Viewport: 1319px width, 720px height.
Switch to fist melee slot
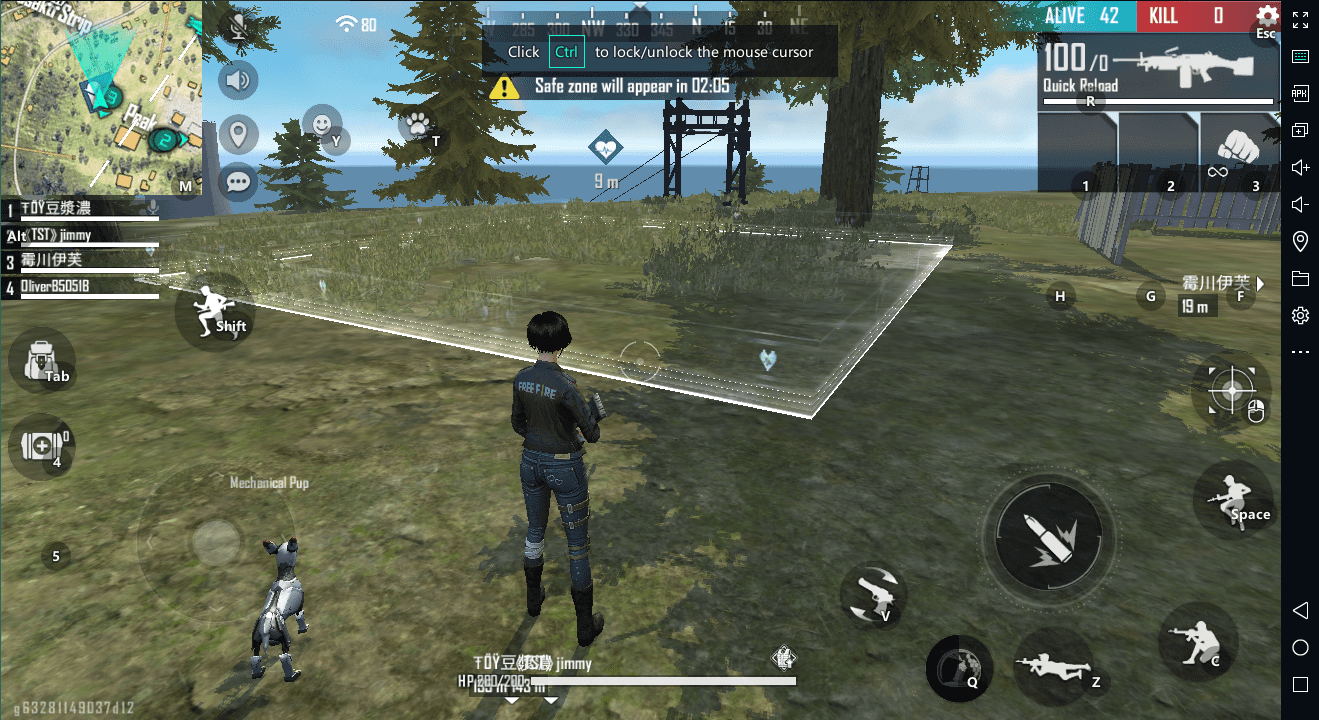coord(1240,152)
